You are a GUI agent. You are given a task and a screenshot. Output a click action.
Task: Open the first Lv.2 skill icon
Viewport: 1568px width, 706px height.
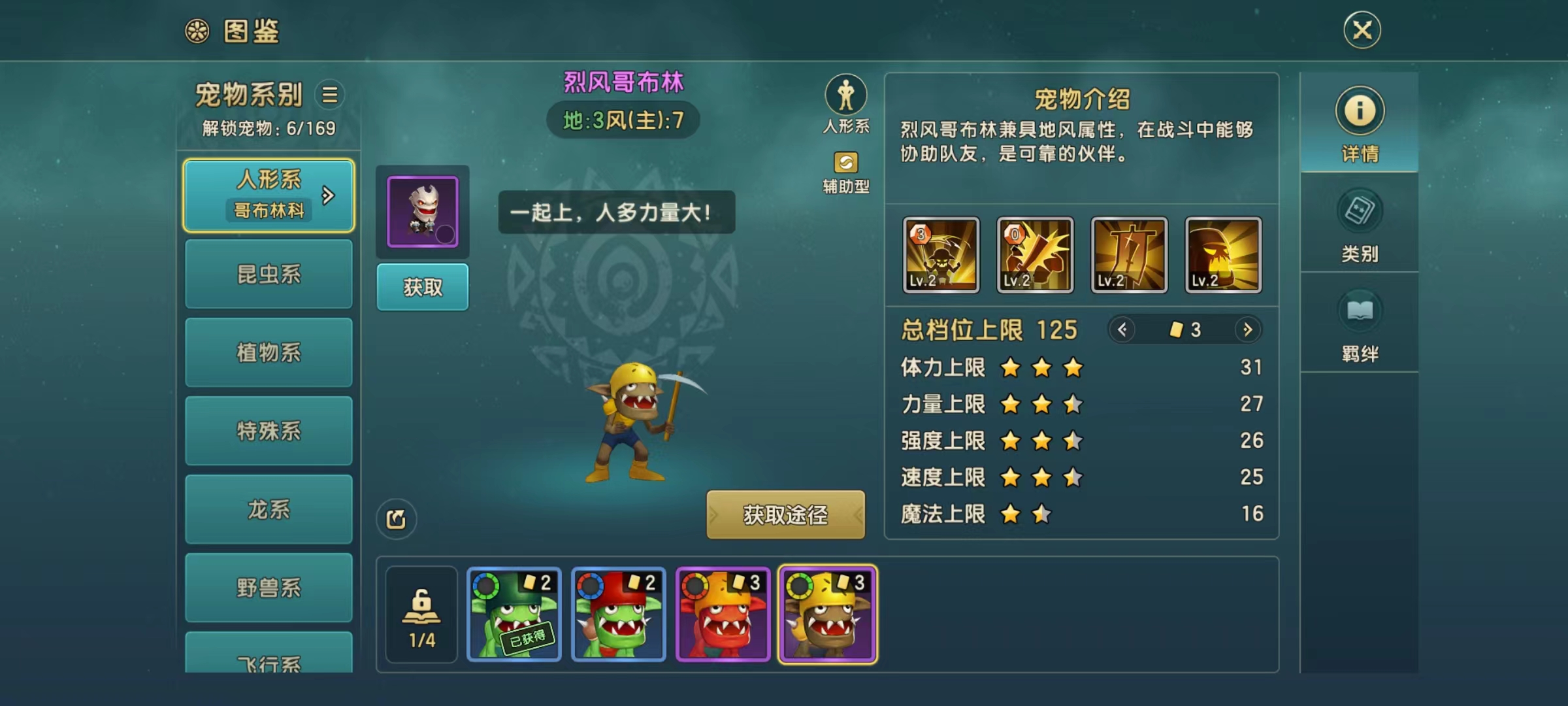pyautogui.click(x=942, y=255)
